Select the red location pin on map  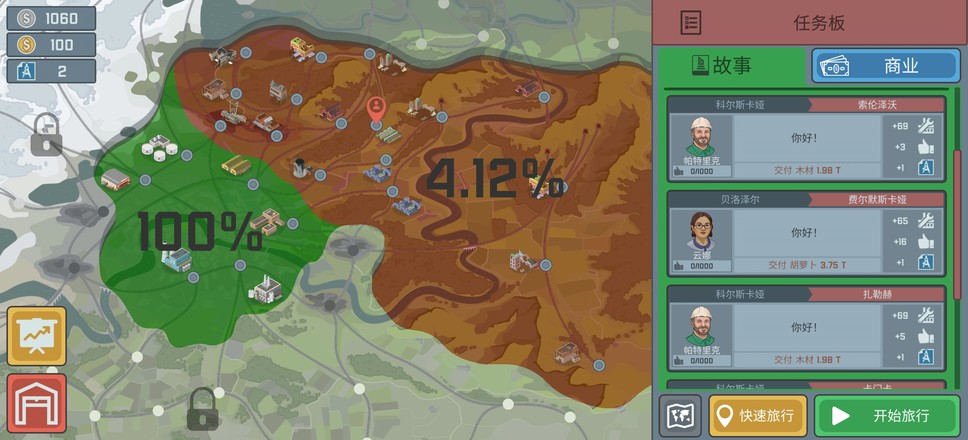pyautogui.click(x=376, y=109)
